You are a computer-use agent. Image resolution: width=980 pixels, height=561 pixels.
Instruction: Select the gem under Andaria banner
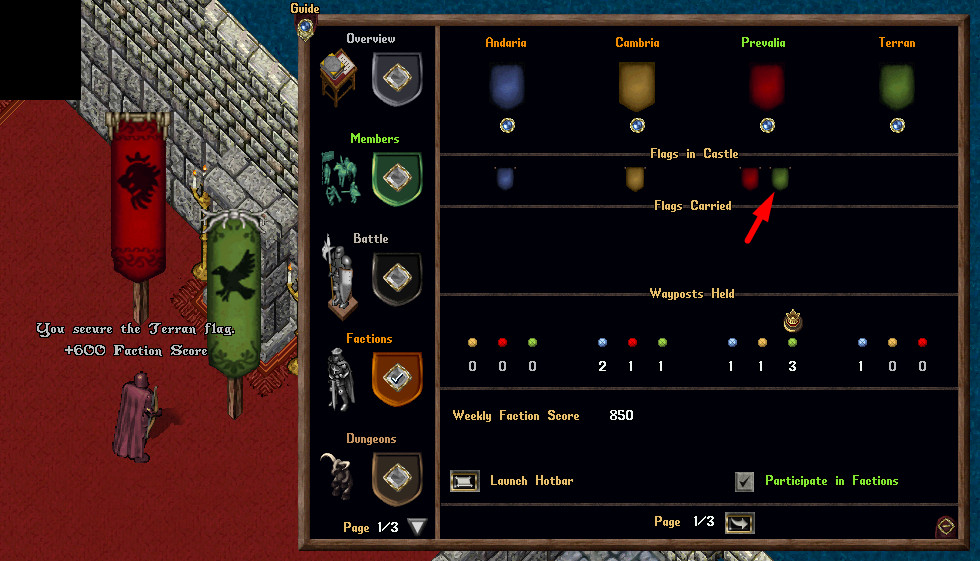point(508,126)
